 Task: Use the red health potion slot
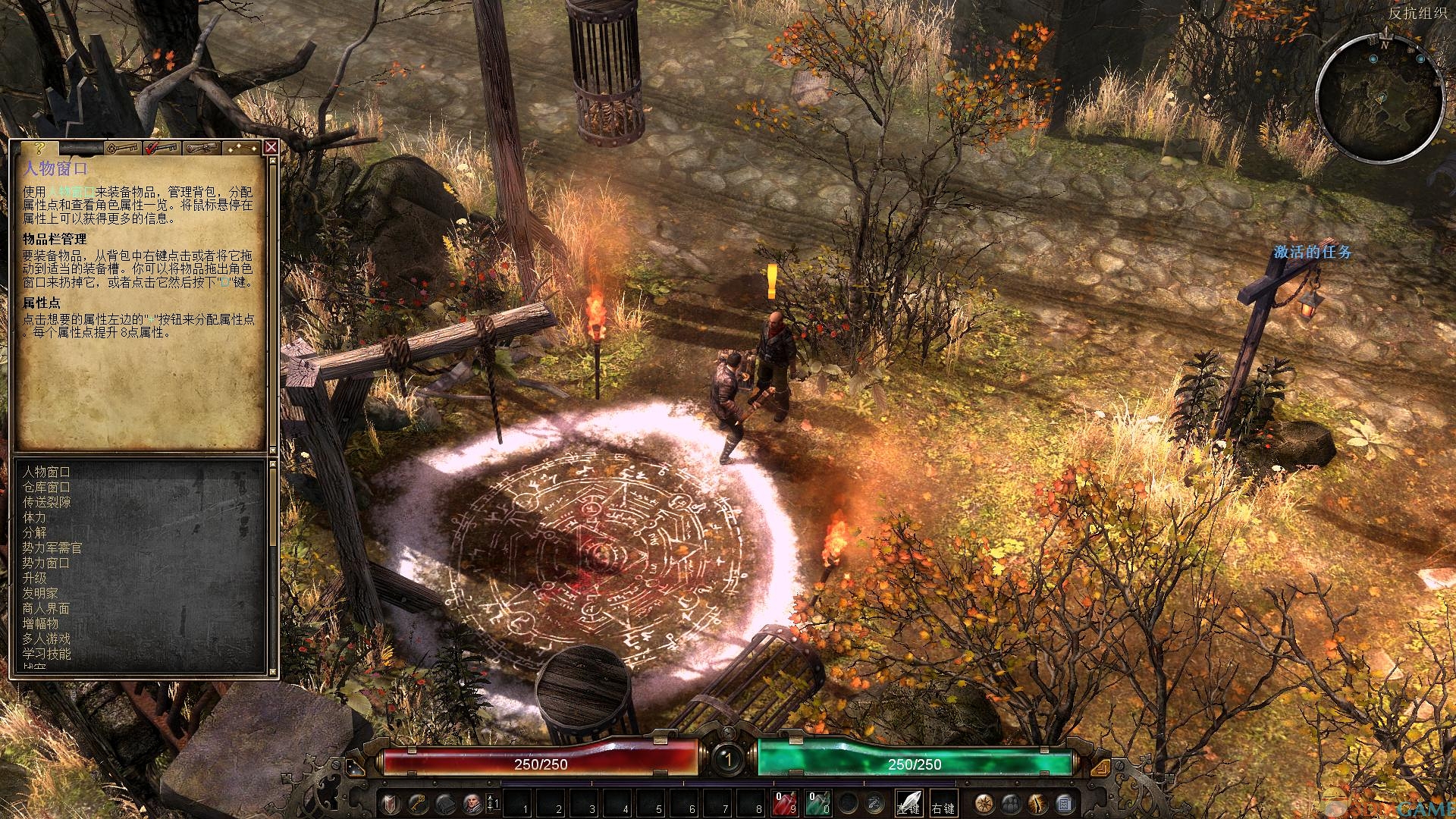(785, 803)
